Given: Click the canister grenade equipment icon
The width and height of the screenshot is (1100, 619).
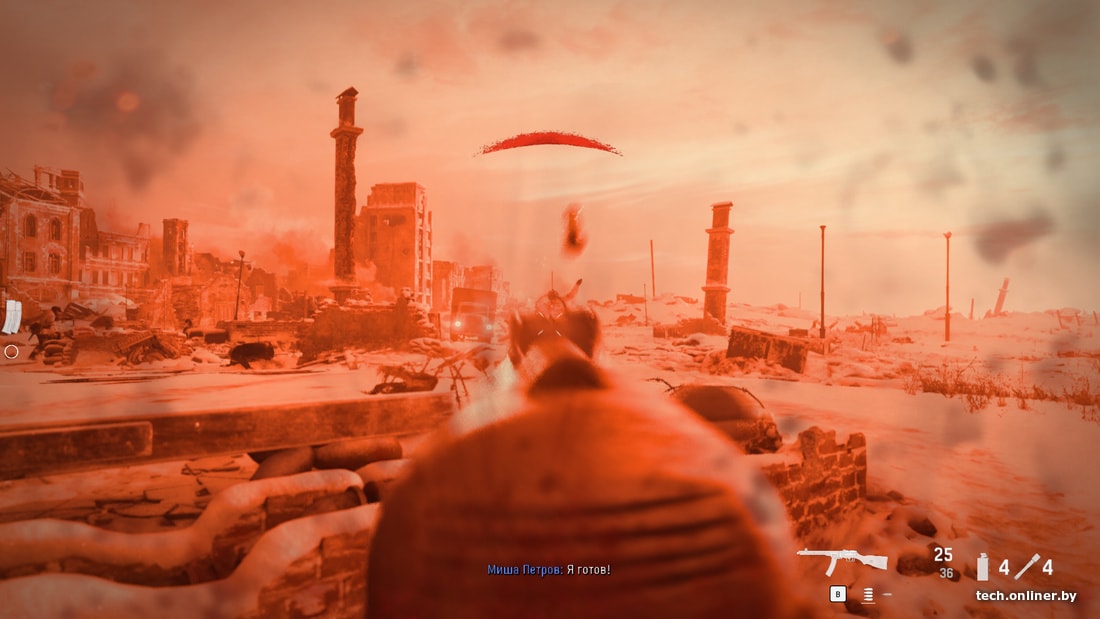Looking at the screenshot, I should click(x=982, y=567).
